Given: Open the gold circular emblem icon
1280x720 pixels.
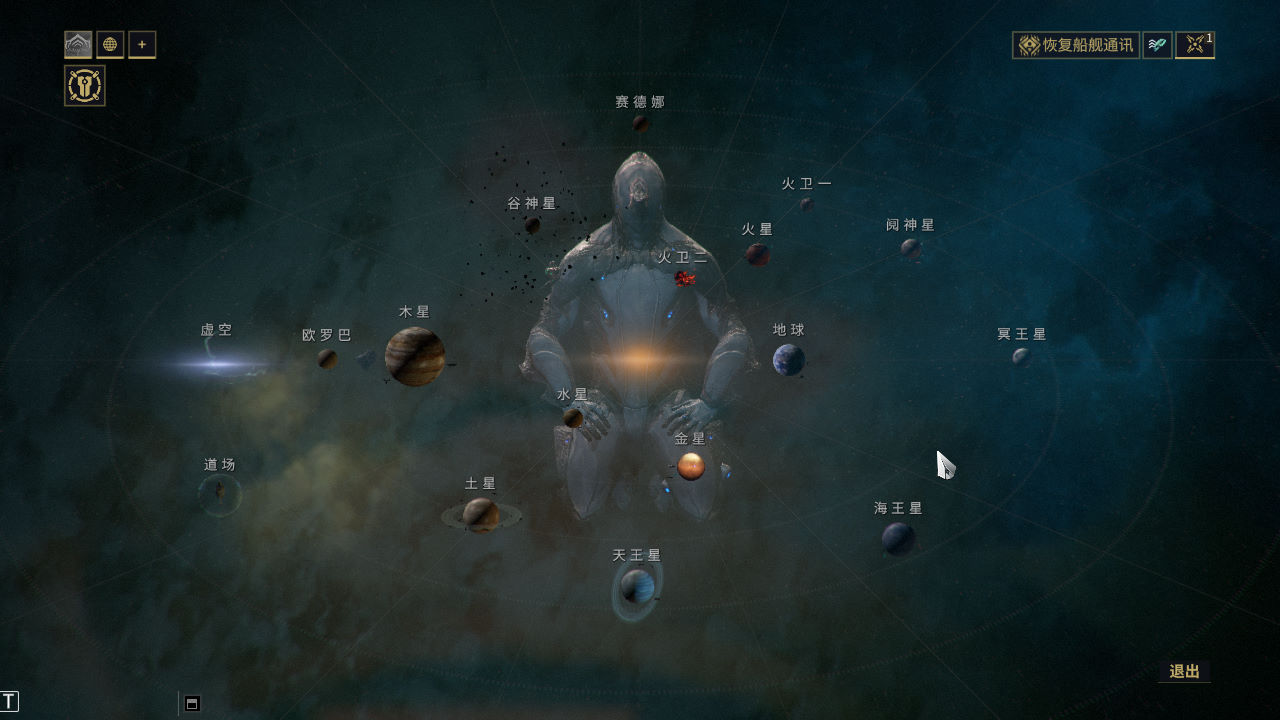Looking at the screenshot, I should 85,86.
